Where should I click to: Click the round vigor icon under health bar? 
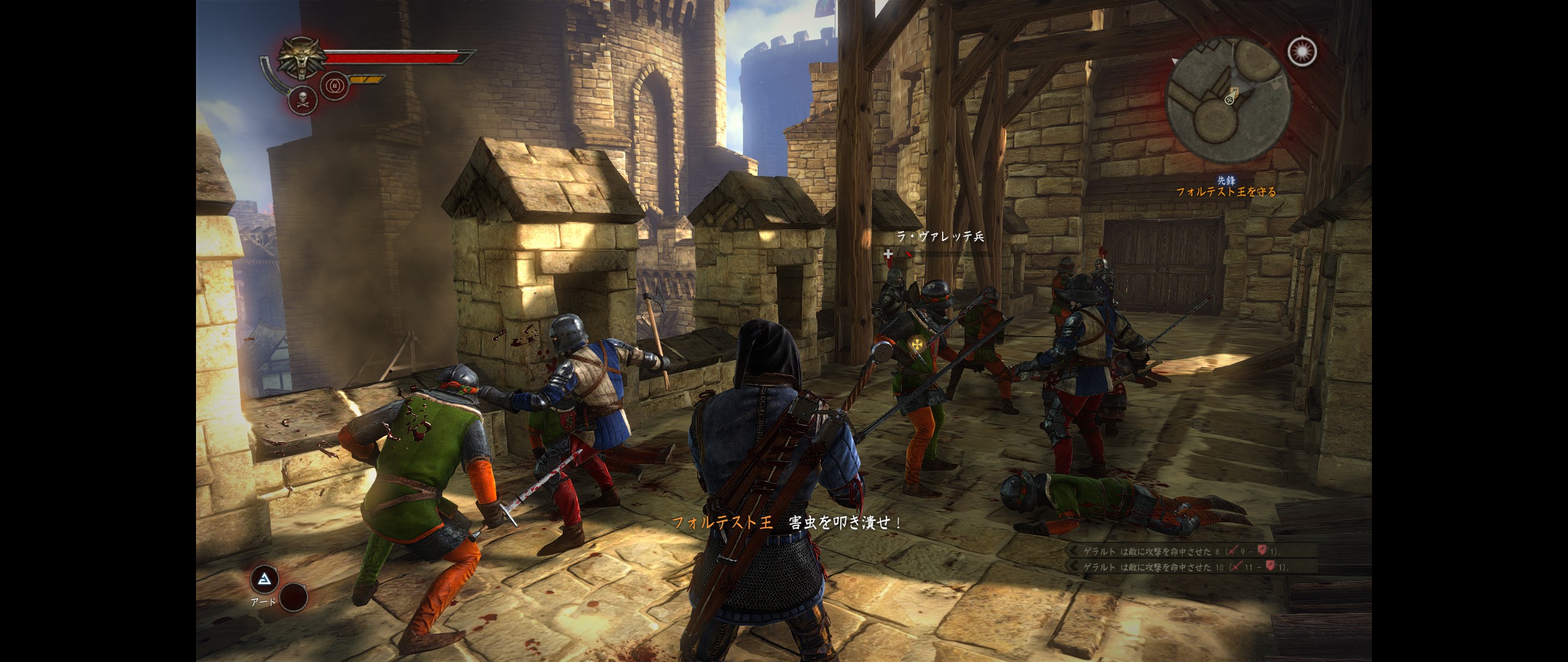334,86
